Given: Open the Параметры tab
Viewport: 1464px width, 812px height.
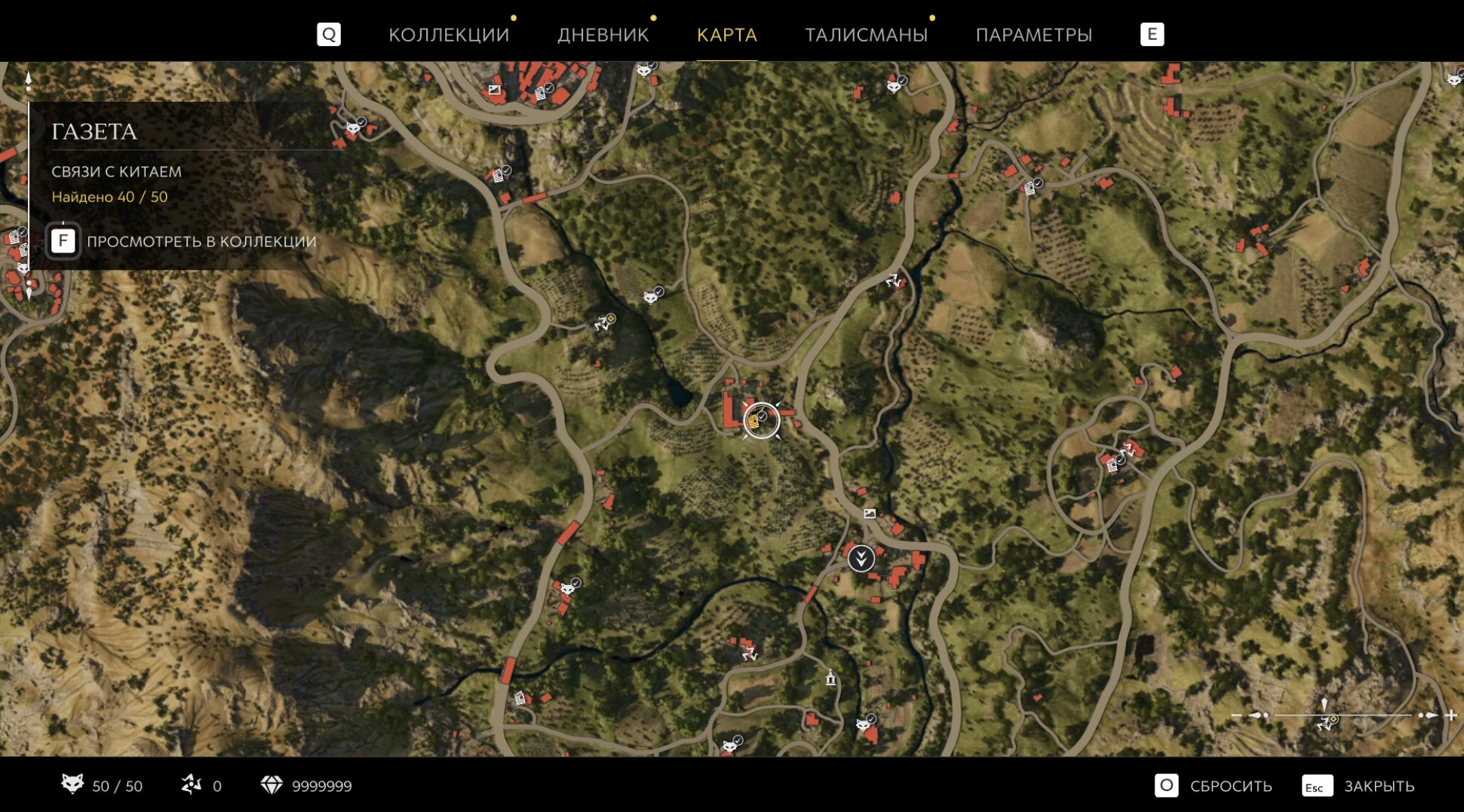Looking at the screenshot, I should point(1033,35).
